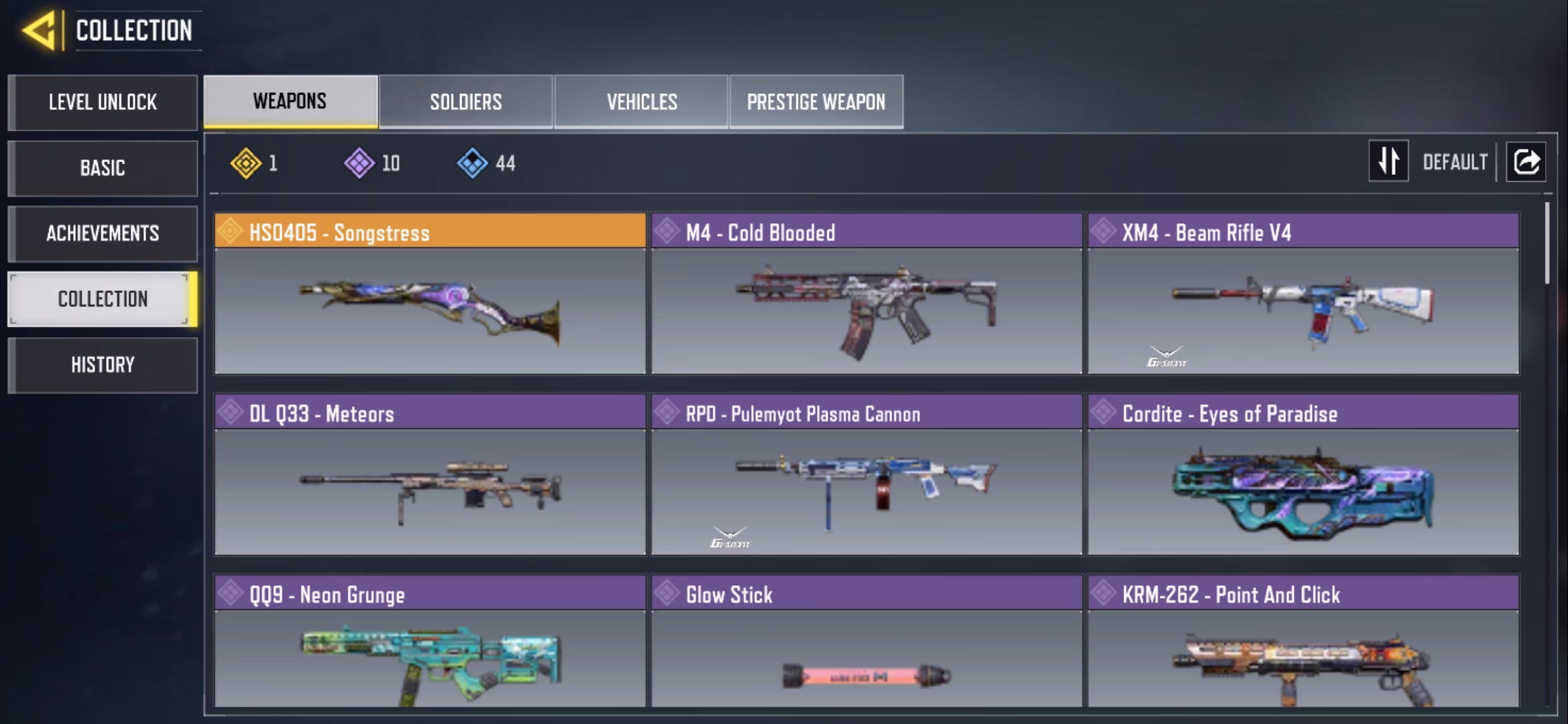
Task: Select the Cordite Eyes of Paradise card
Action: pyautogui.click(x=1303, y=475)
